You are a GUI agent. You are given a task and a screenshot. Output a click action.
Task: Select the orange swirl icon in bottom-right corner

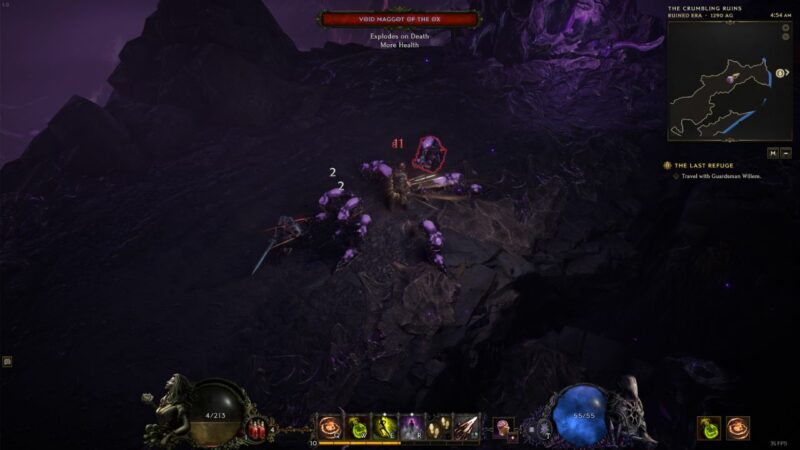pyautogui.click(x=738, y=427)
